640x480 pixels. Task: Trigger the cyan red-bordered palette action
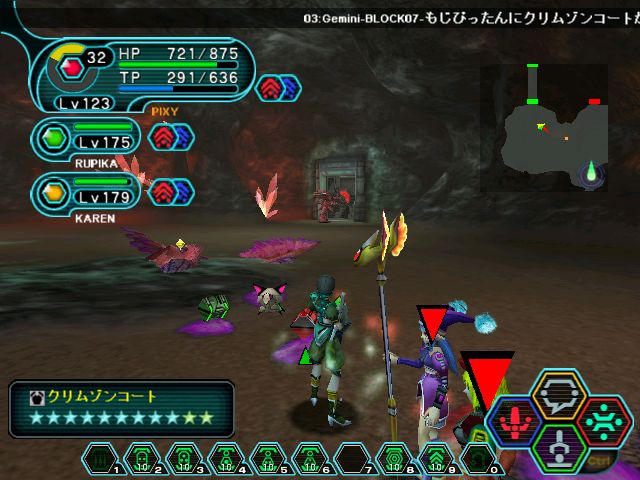[601, 420]
